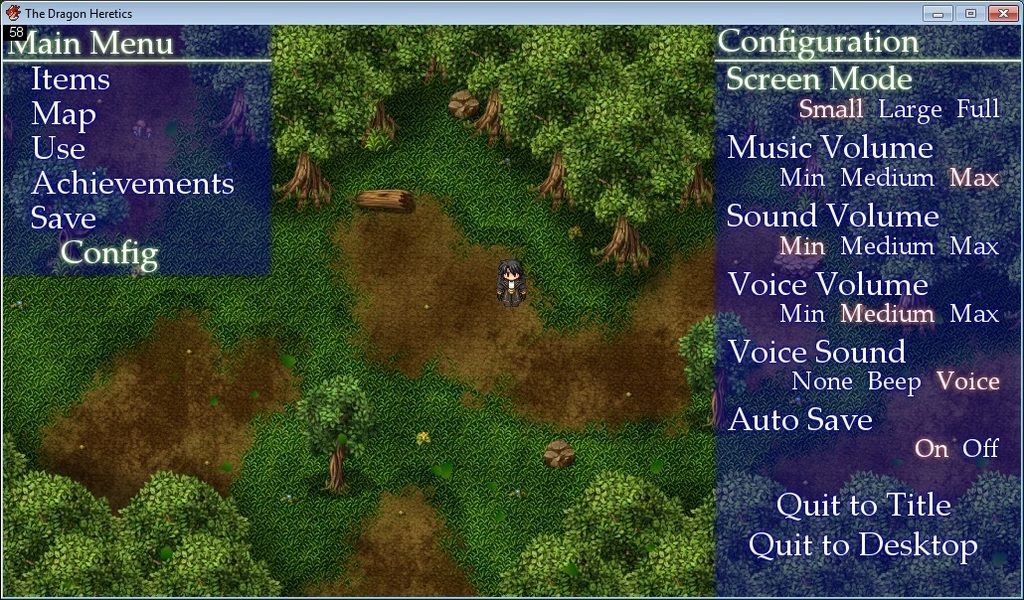
Task: Close the game window
Action: pos(1002,13)
